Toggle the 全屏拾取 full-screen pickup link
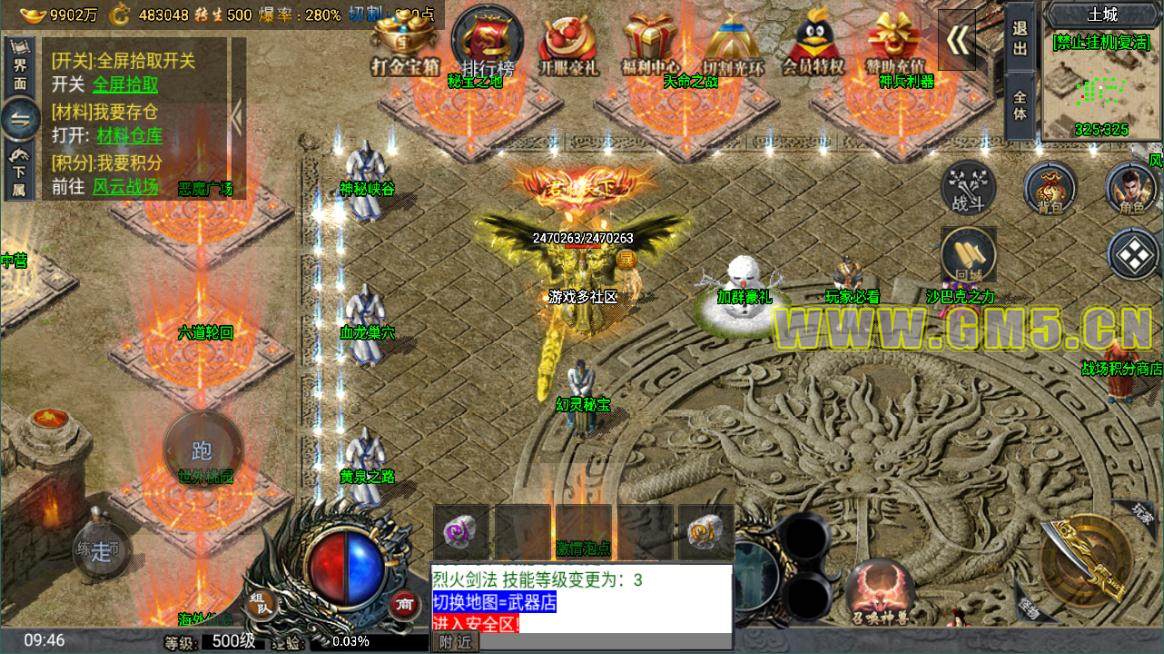 coord(125,85)
